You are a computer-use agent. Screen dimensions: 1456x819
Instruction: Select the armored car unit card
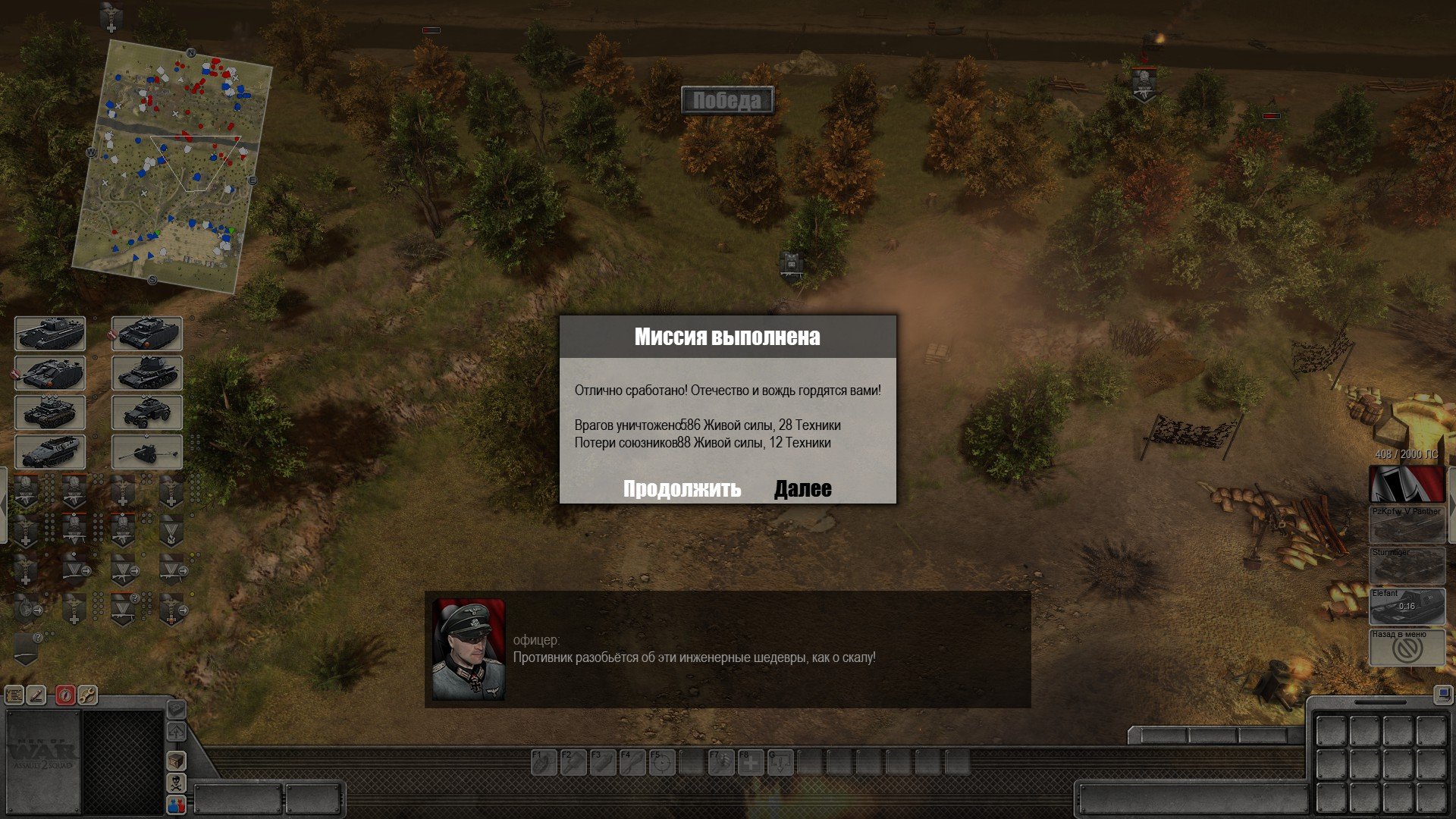pos(146,413)
